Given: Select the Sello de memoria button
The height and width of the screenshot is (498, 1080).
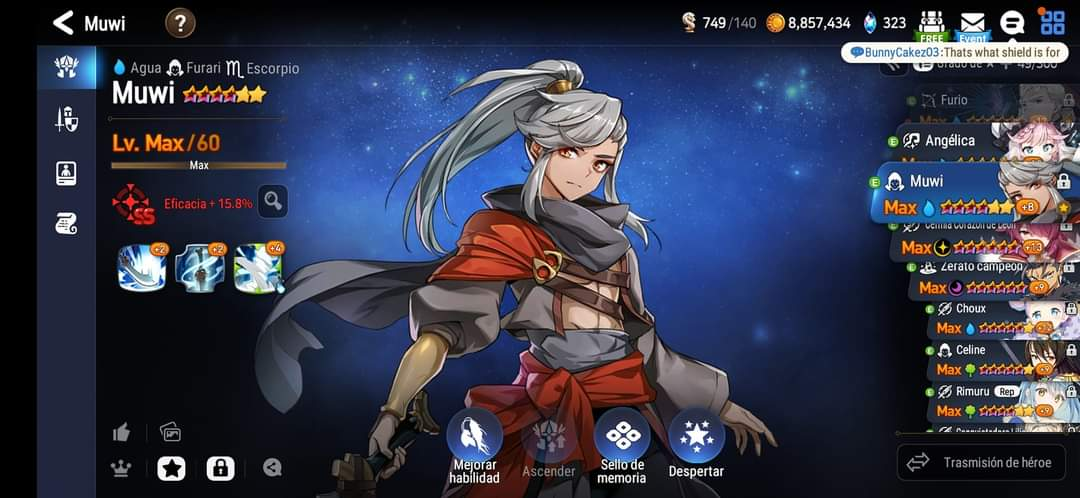Looking at the screenshot, I should coord(622,446).
